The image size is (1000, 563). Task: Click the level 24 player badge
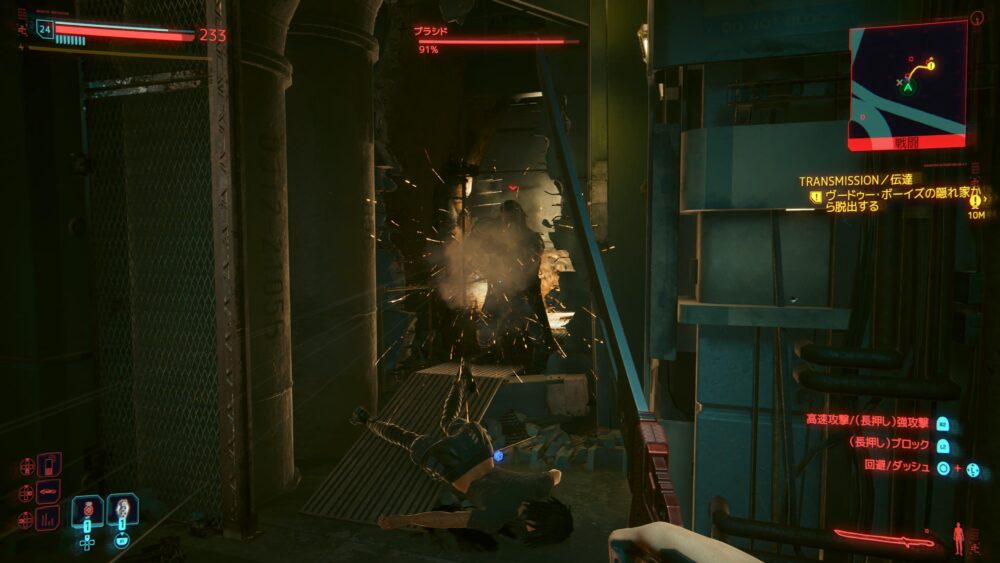[x=44, y=29]
